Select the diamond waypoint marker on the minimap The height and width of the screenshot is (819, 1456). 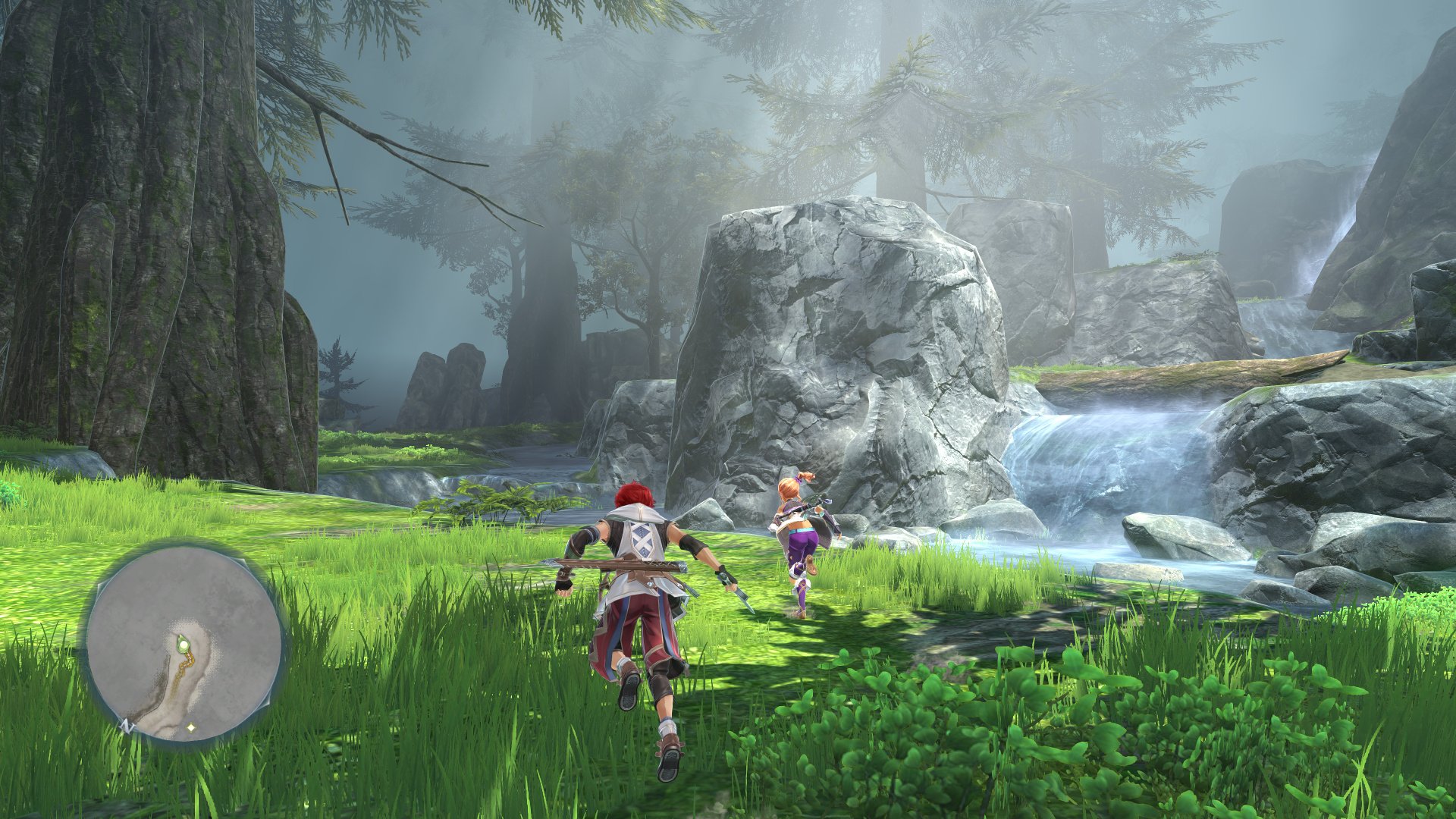click(x=190, y=727)
